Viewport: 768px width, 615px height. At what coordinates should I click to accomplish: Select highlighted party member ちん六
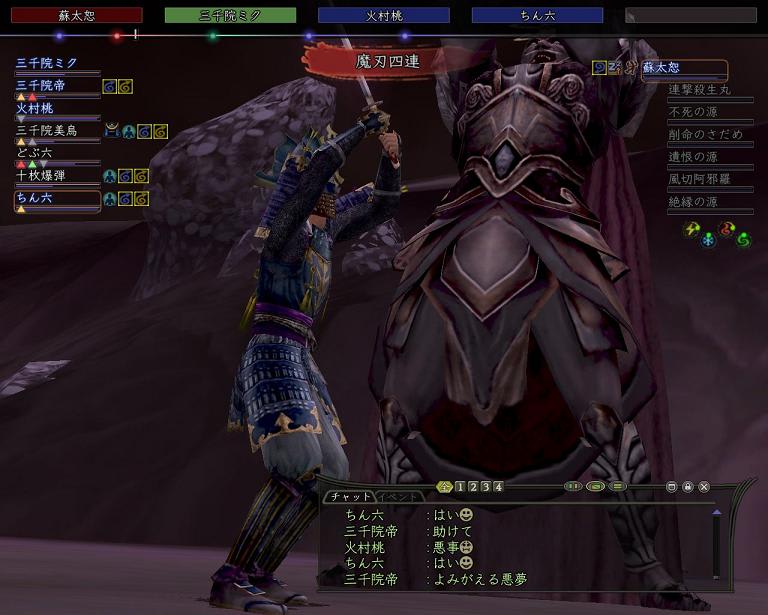[34, 198]
